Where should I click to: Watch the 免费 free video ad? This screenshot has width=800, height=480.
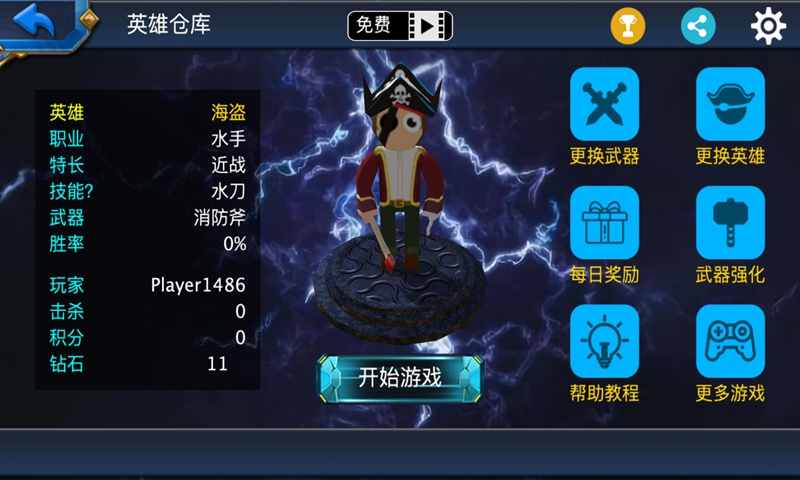pos(400,26)
